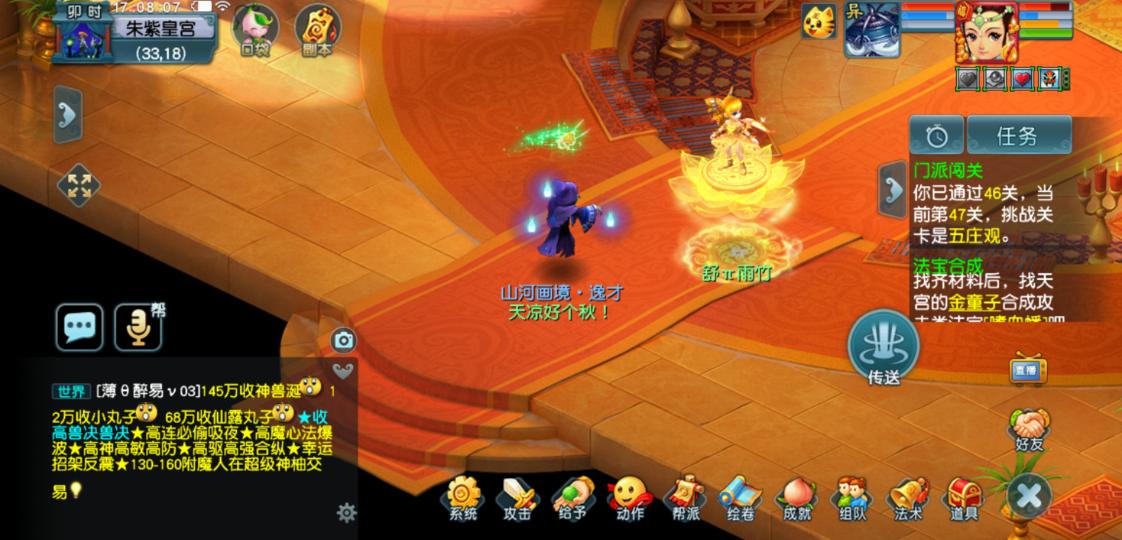Tap the guild voice microphone button
Image resolution: width=1122 pixels, height=540 pixels.
point(138,327)
